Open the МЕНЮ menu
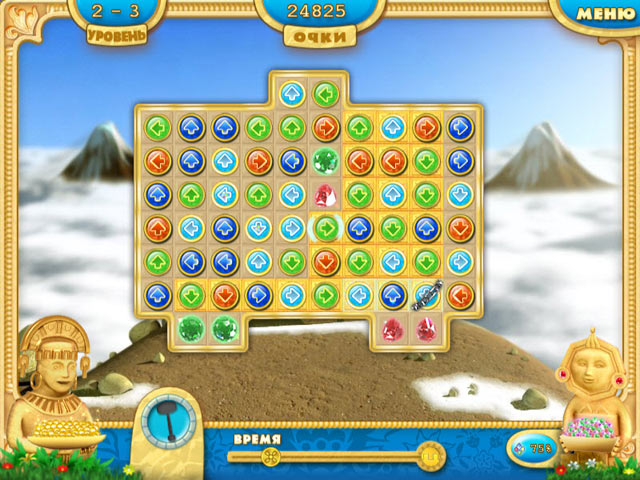Image resolution: width=640 pixels, height=480 pixels. click(x=606, y=13)
